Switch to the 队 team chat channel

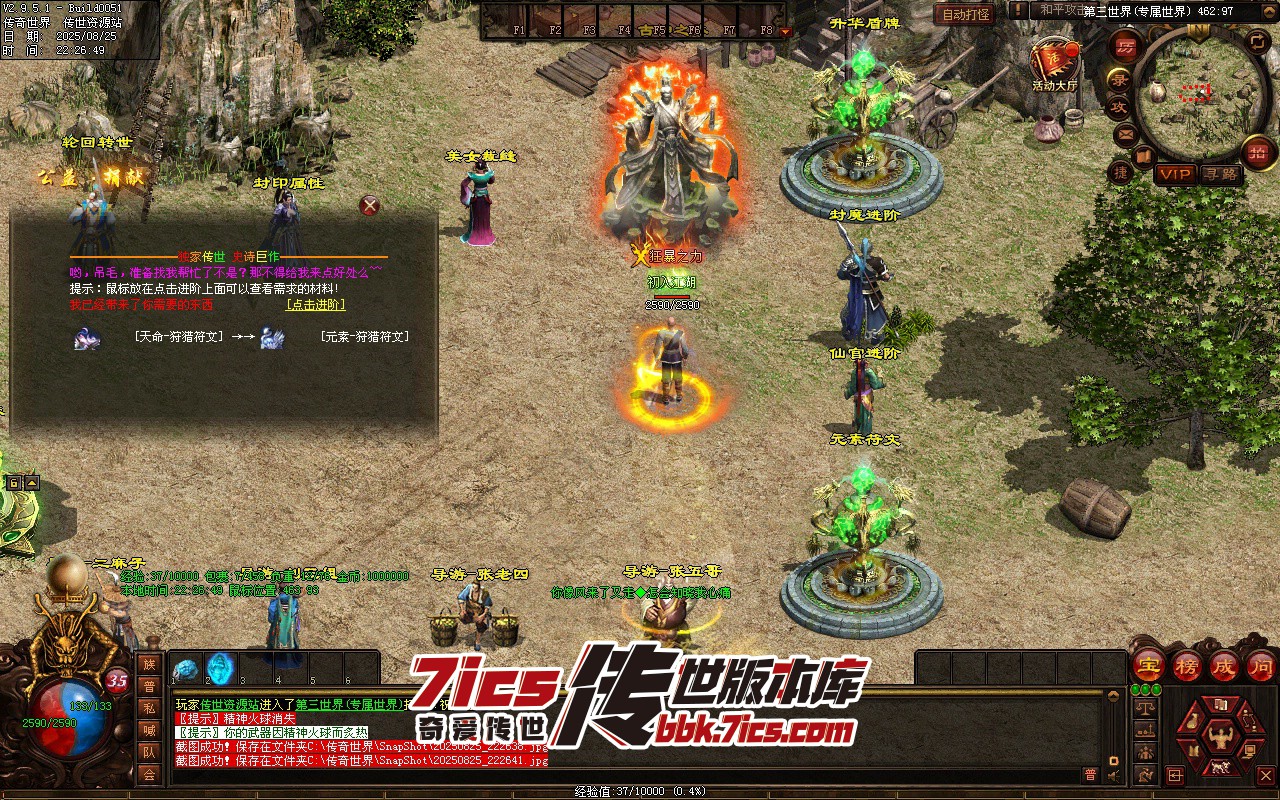click(x=149, y=752)
